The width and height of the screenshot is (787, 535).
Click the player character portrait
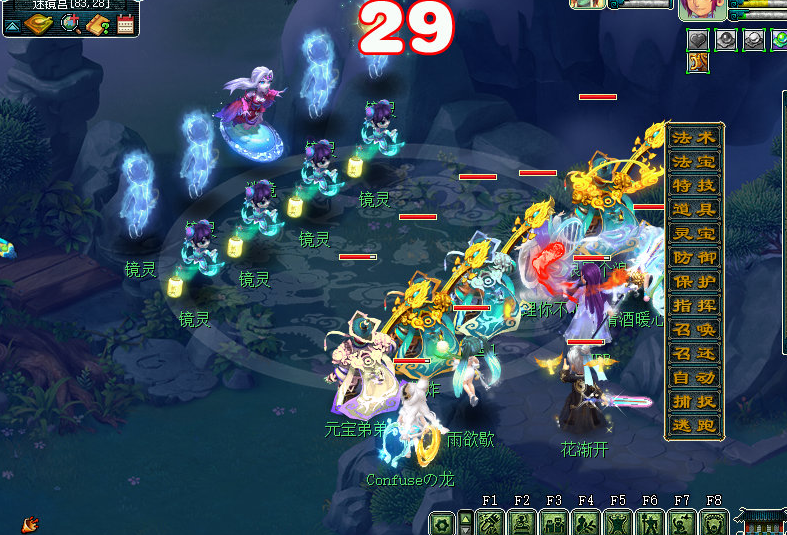point(701,10)
